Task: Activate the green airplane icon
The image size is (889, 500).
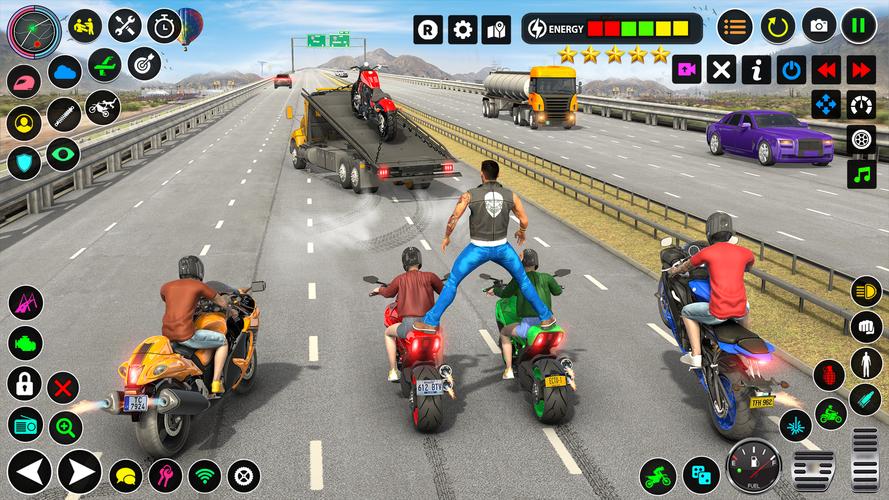Action: tap(104, 65)
